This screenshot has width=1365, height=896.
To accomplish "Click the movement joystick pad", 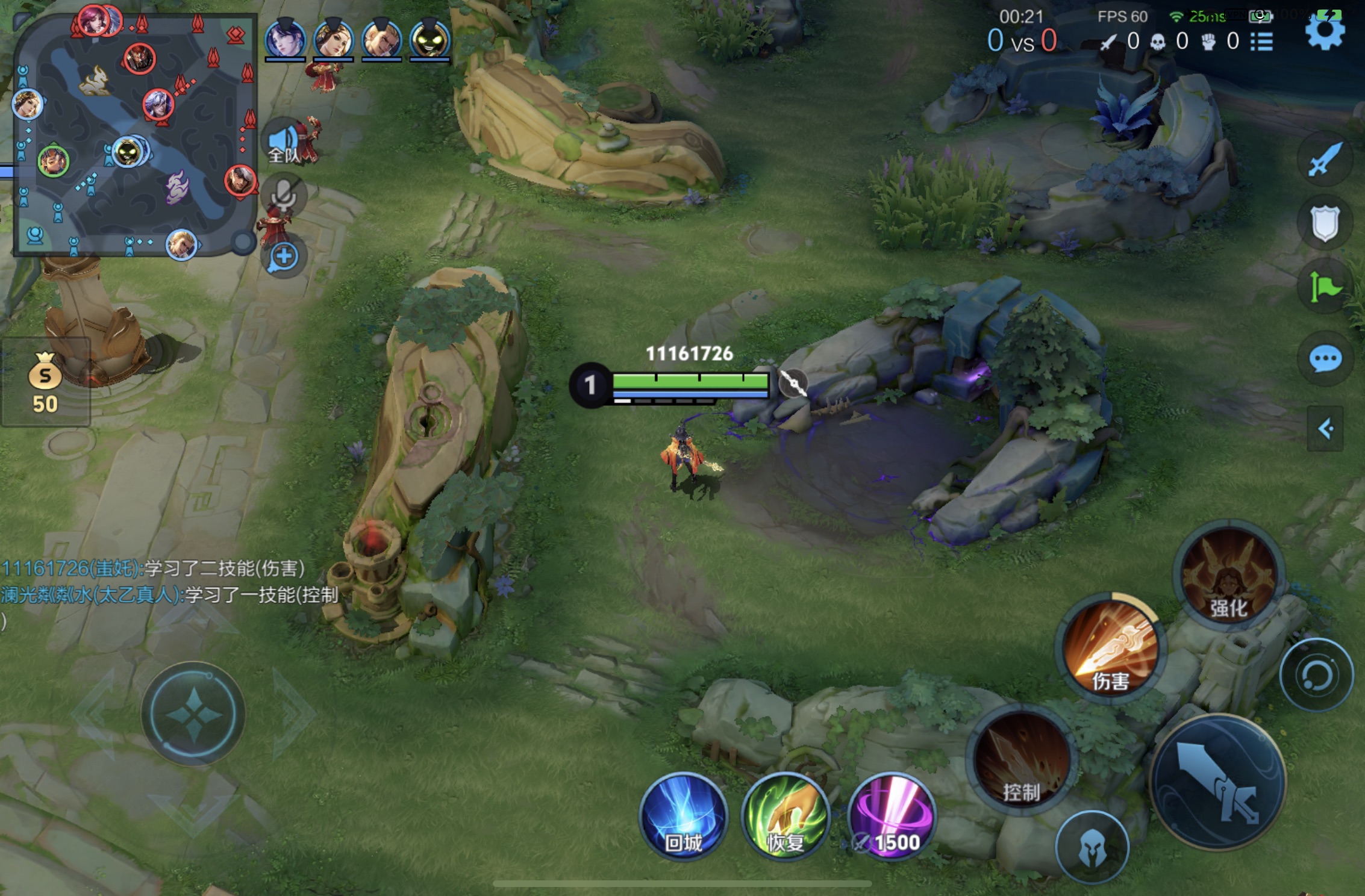I will tap(193, 714).
